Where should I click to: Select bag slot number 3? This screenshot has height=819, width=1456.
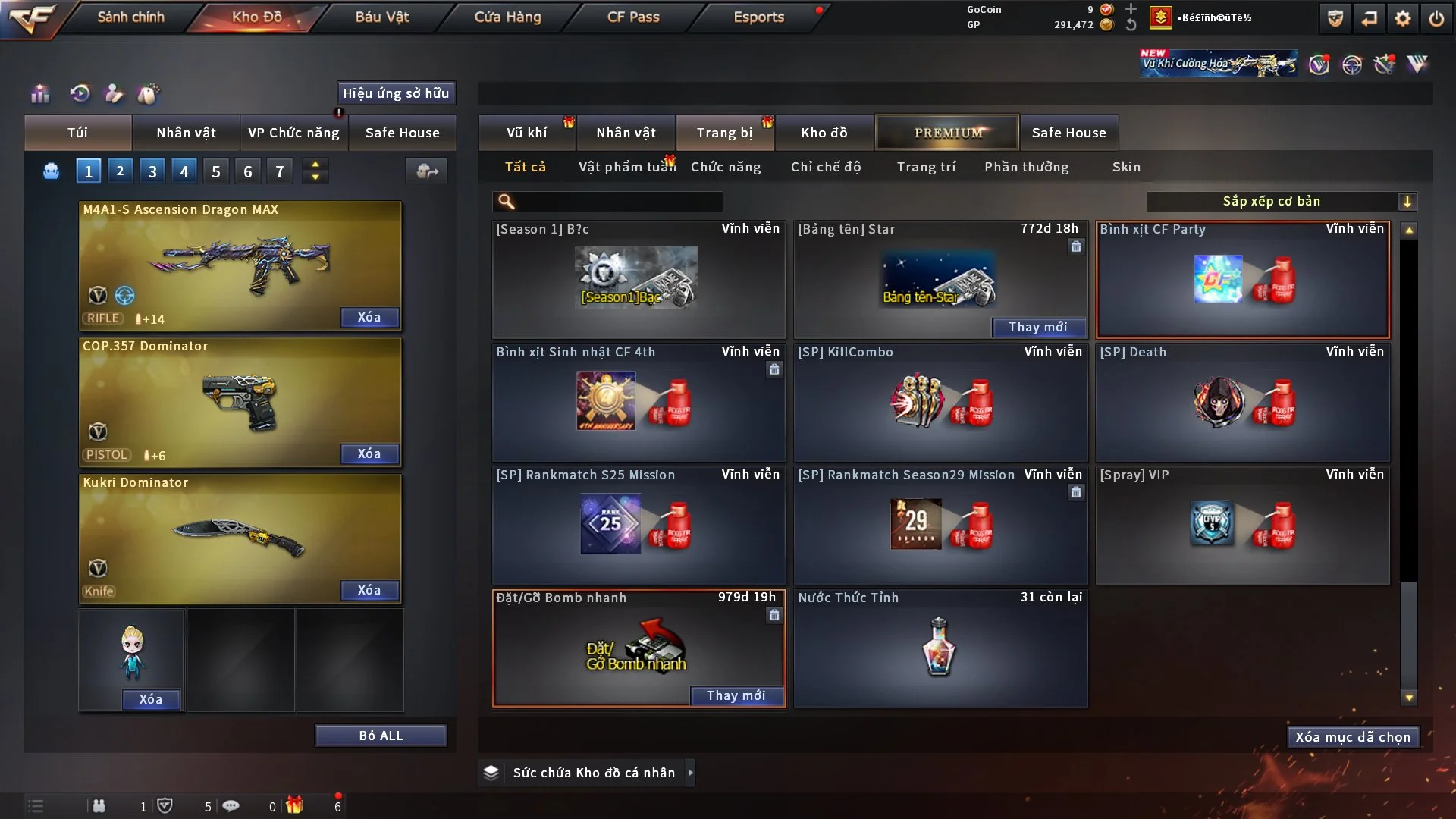[x=152, y=171]
